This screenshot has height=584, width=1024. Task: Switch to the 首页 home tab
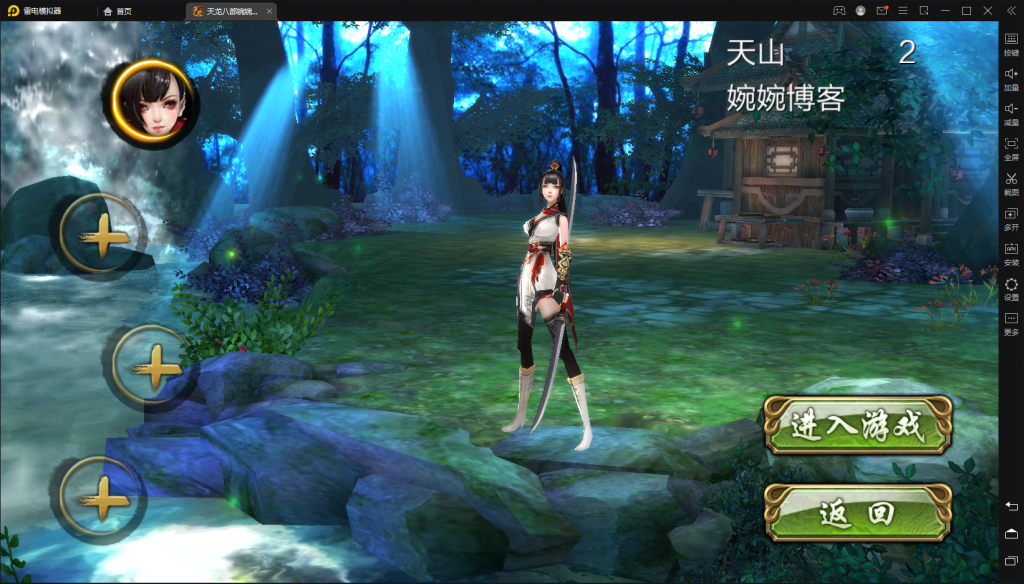pos(118,11)
